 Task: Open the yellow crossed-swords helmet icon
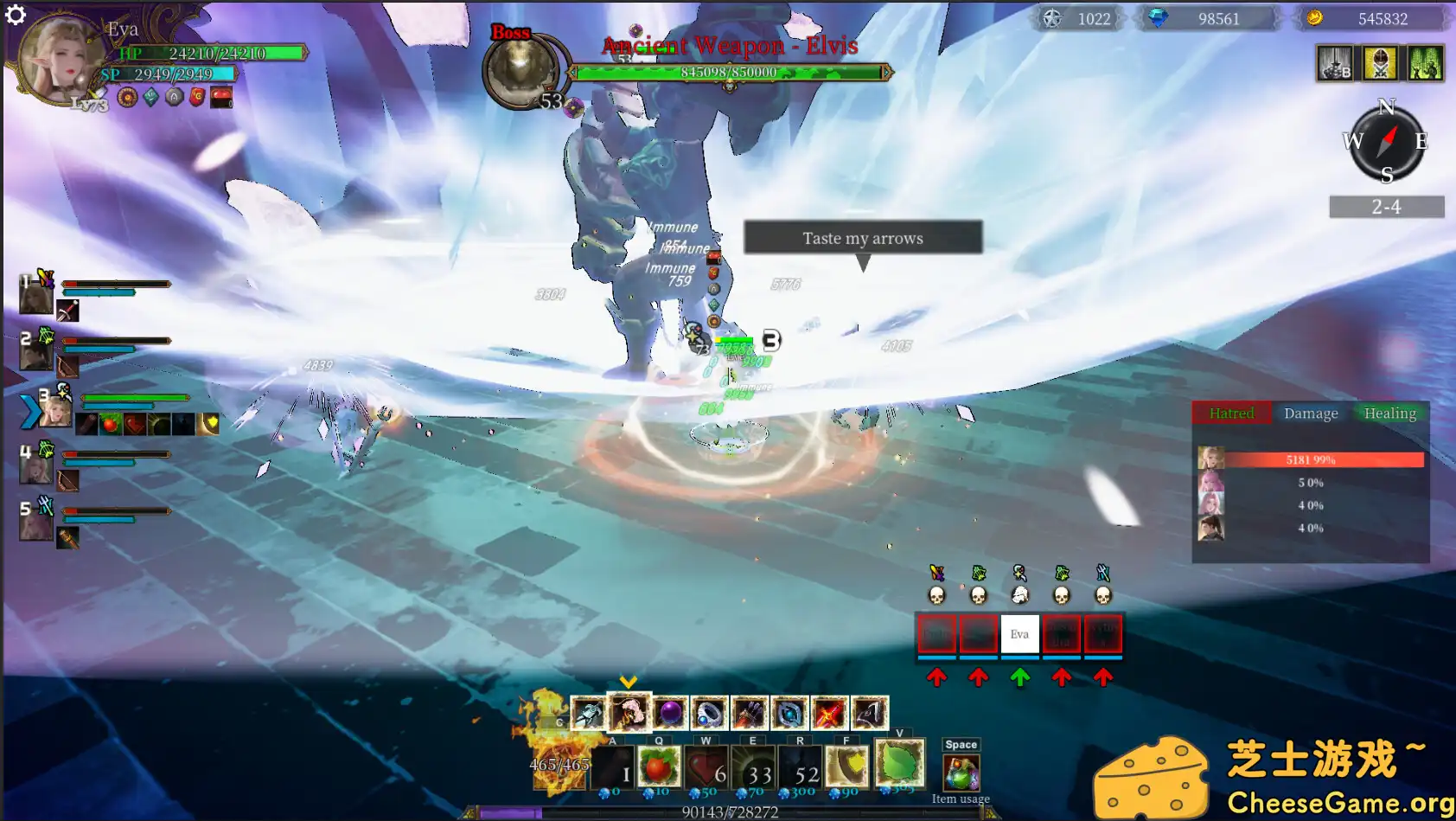click(x=1380, y=63)
